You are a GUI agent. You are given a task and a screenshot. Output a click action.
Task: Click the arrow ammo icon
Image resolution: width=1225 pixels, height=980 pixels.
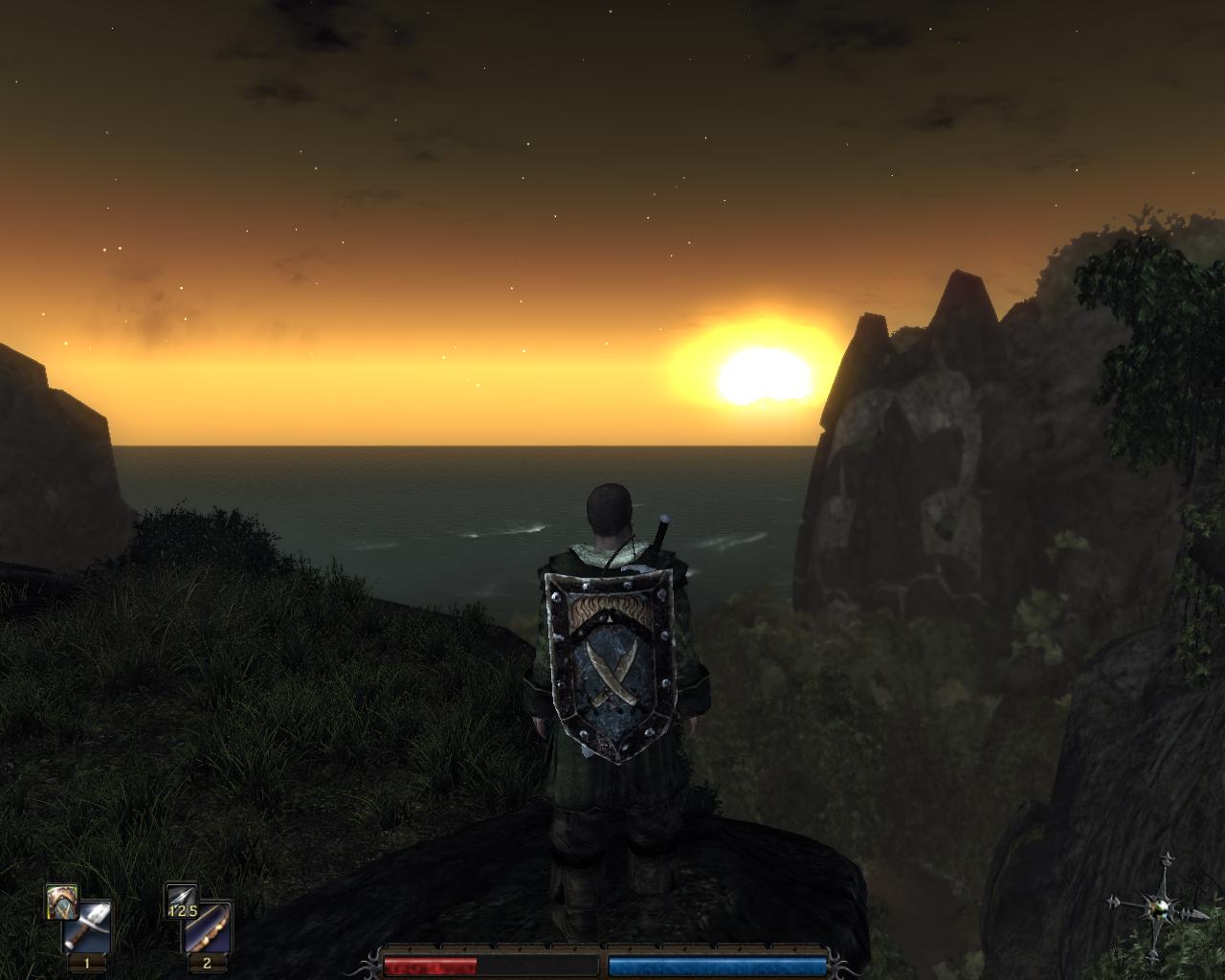point(181,901)
